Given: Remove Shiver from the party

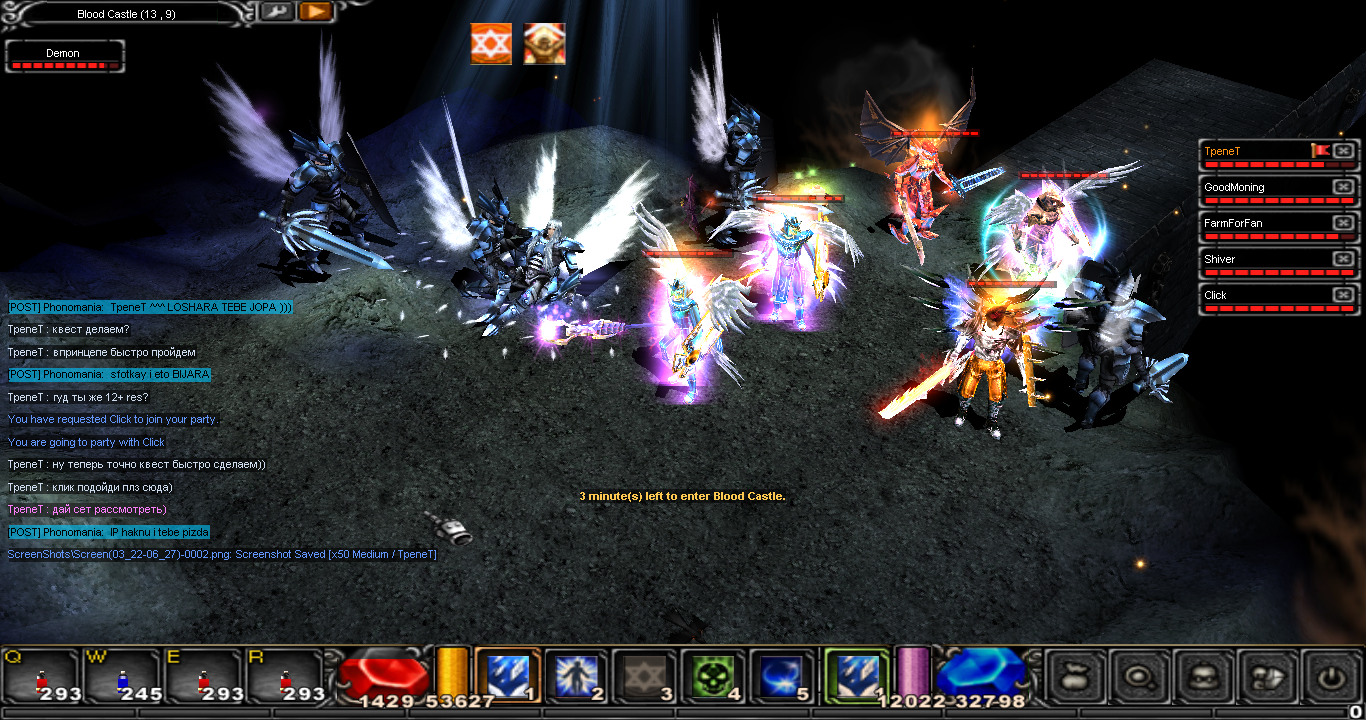Looking at the screenshot, I should [x=1343, y=259].
